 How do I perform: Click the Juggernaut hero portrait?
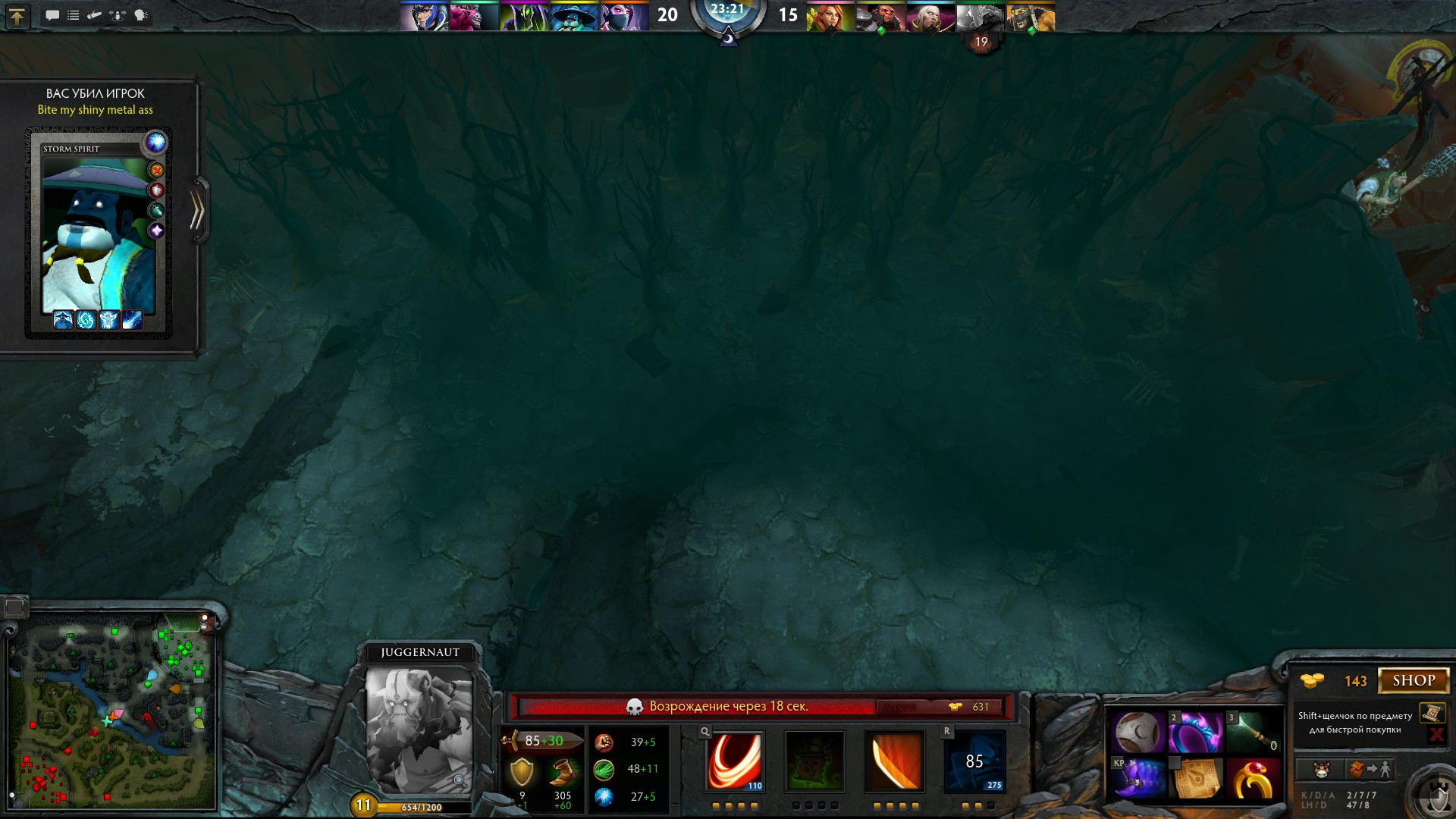[x=419, y=730]
